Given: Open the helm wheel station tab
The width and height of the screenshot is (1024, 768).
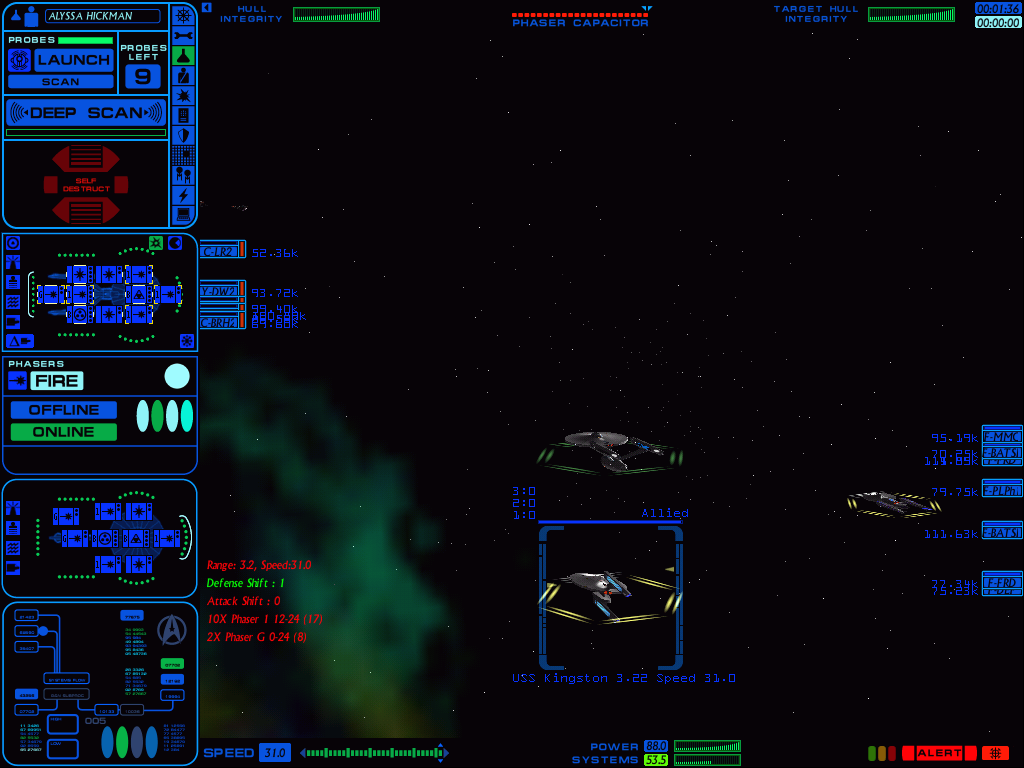Looking at the screenshot, I should (x=183, y=15).
